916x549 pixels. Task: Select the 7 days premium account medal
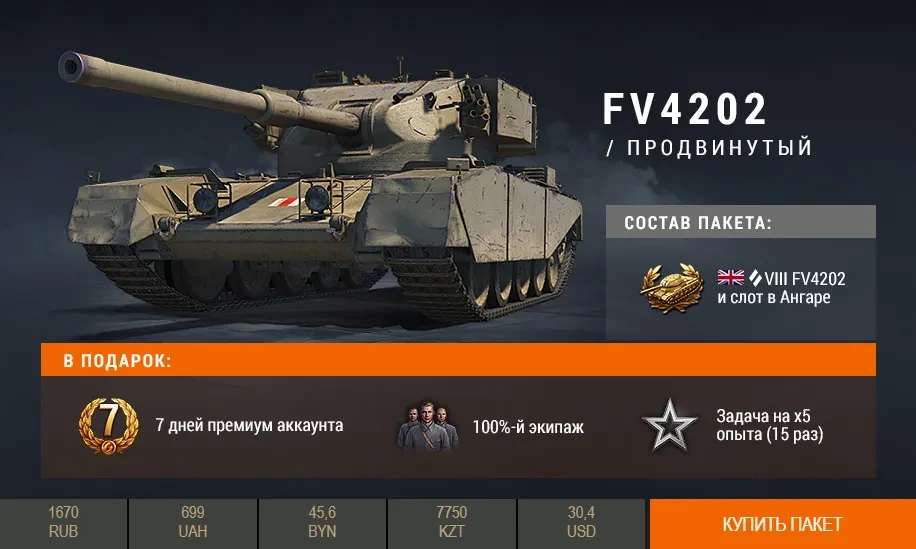click(108, 425)
